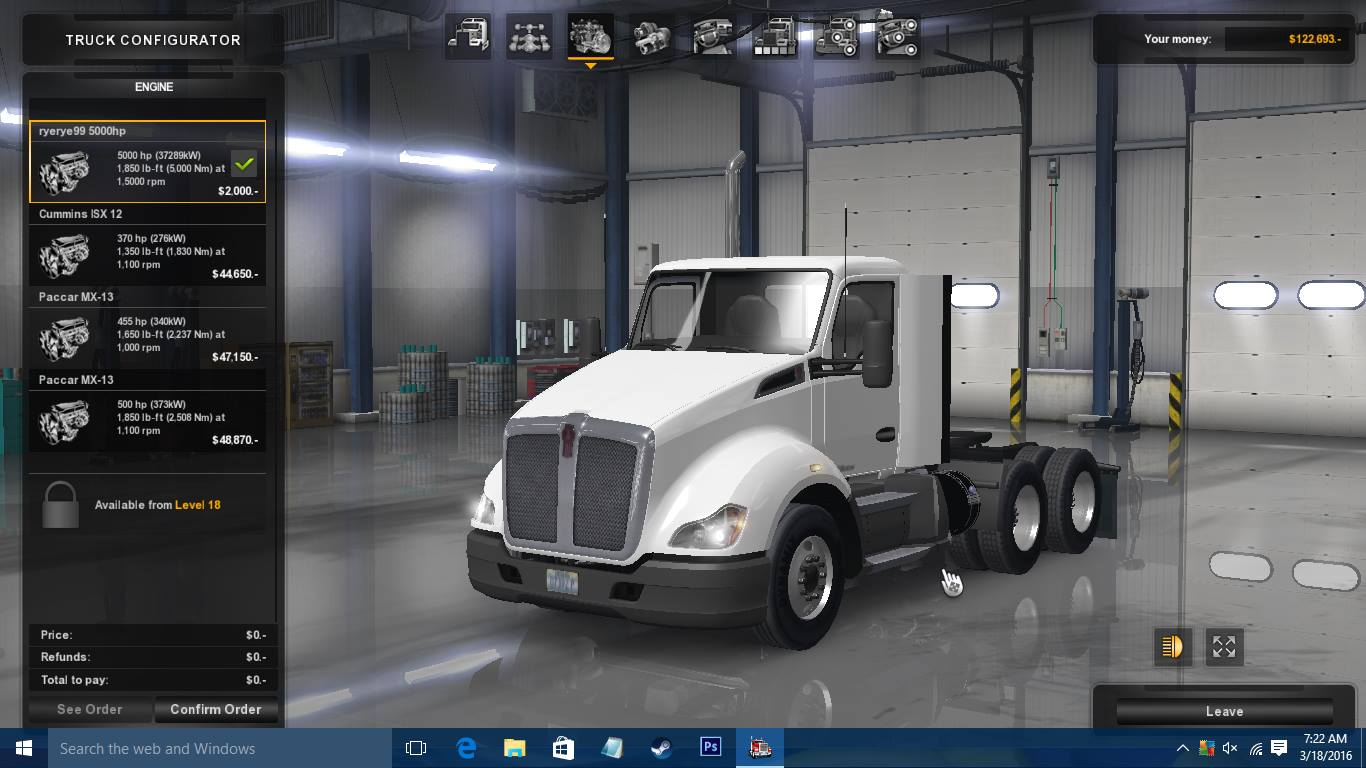This screenshot has height=768, width=1366.
Task: Open the truck paint swatches tab
Action: point(774,37)
